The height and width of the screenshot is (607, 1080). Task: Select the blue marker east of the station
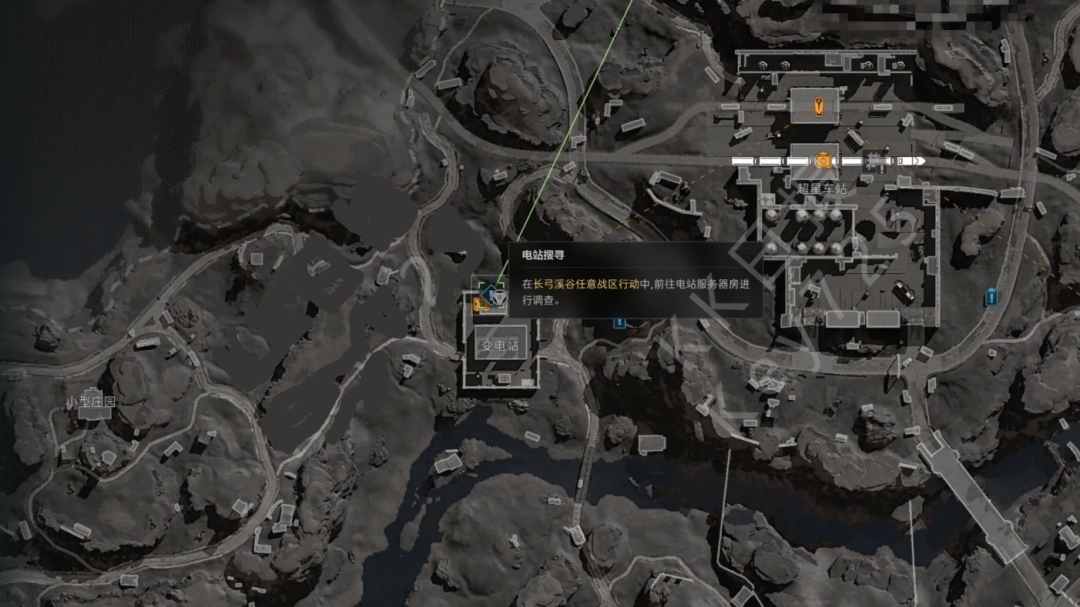[991, 296]
